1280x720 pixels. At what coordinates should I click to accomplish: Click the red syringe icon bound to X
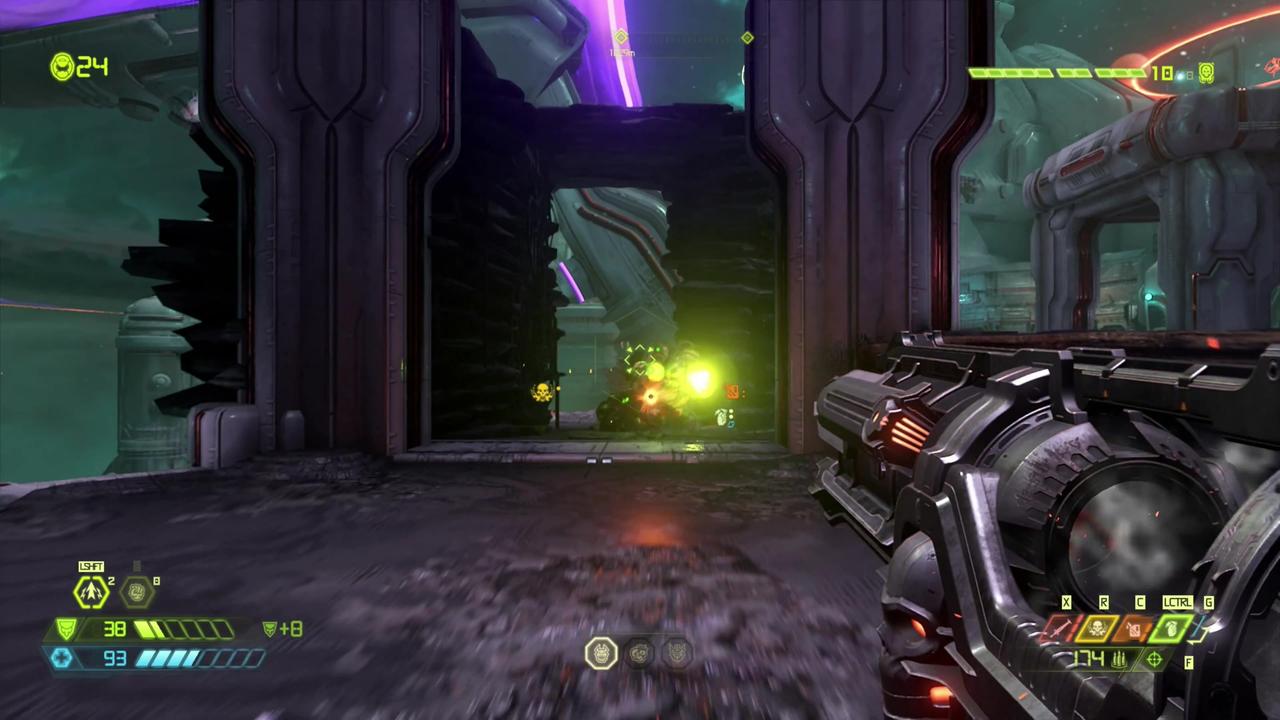[x=1058, y=628]
